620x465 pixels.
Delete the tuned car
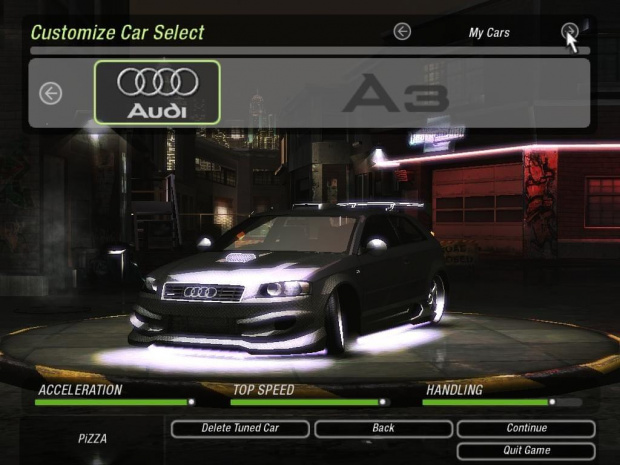click(239, 428)
